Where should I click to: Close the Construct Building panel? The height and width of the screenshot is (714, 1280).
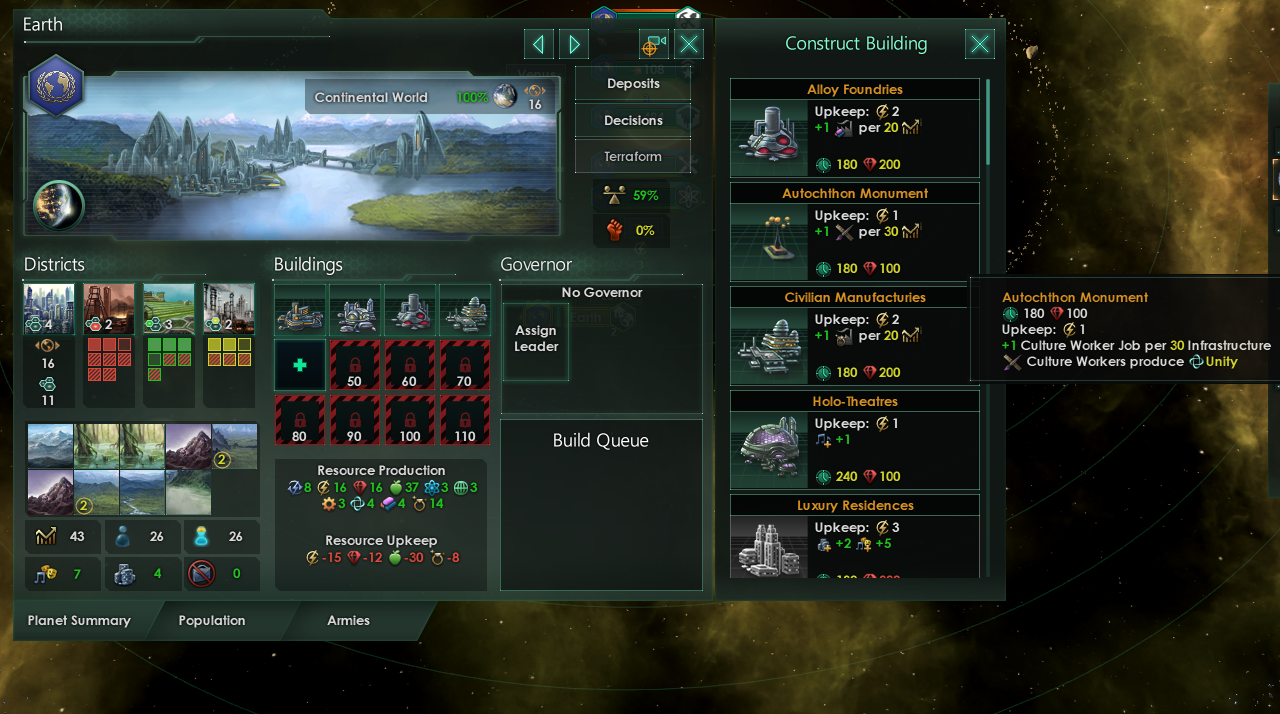click(980, 44)
